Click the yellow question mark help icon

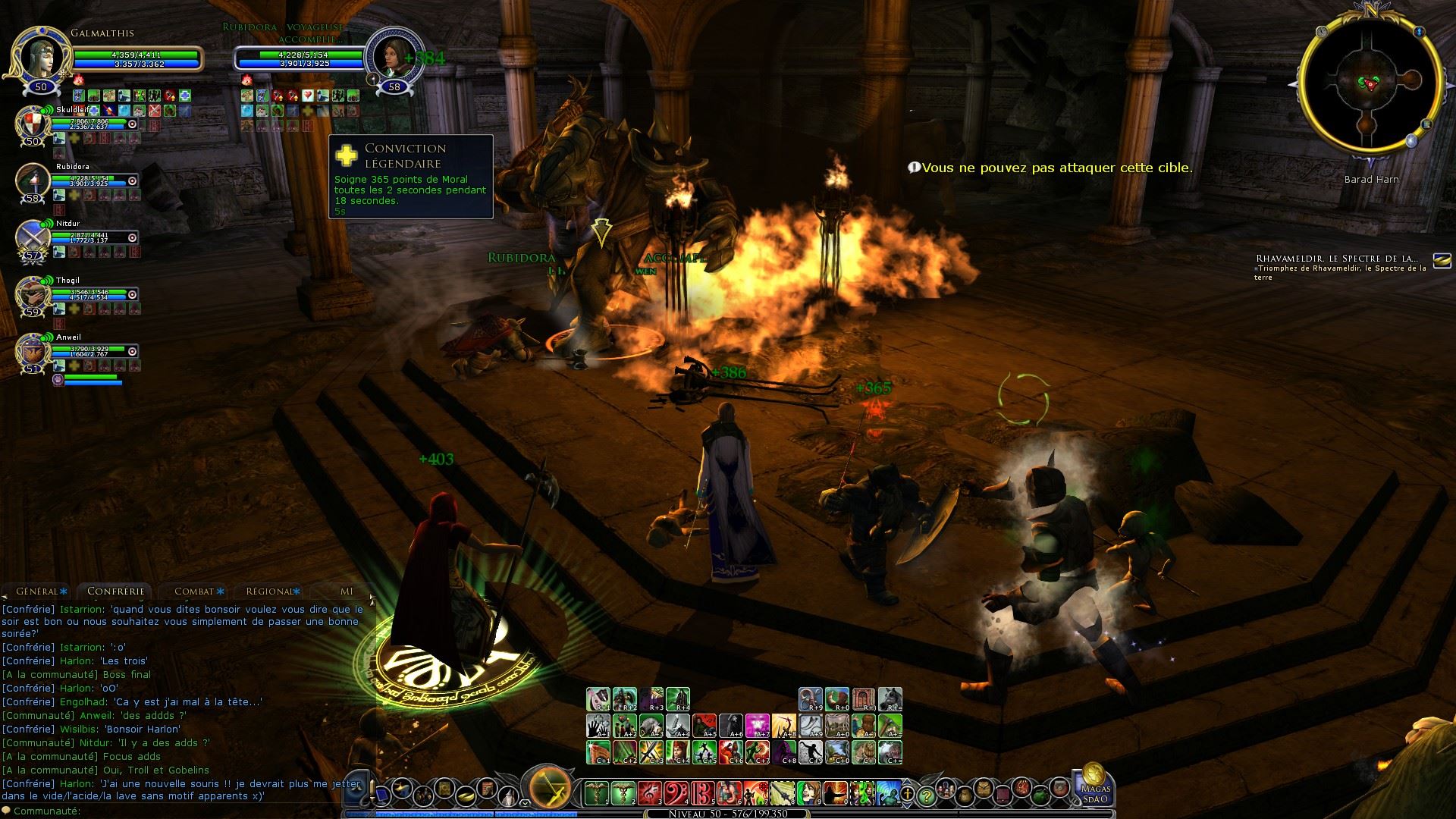coord(926,796)
